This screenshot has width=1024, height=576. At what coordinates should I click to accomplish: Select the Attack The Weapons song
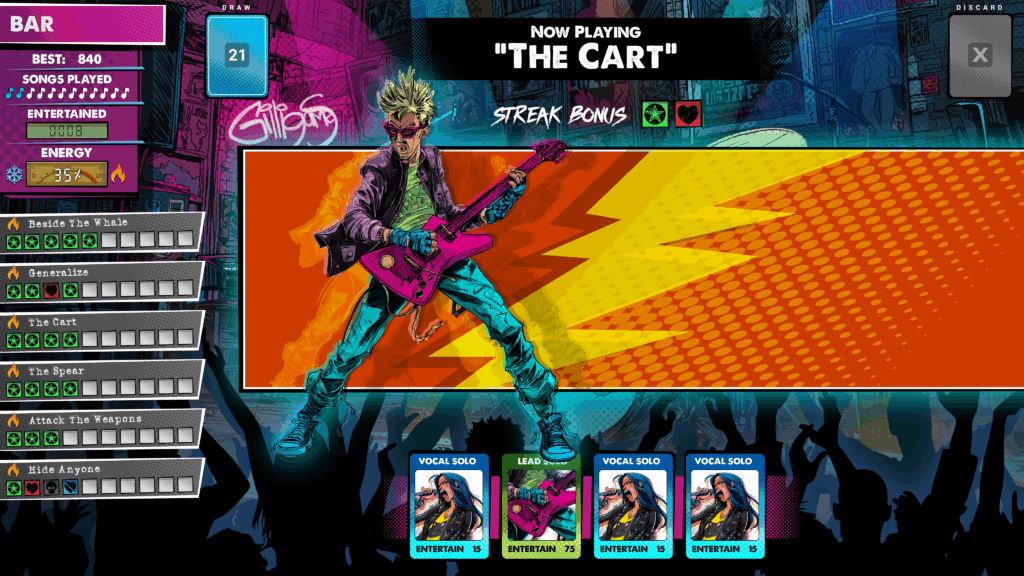click(102, 428)
